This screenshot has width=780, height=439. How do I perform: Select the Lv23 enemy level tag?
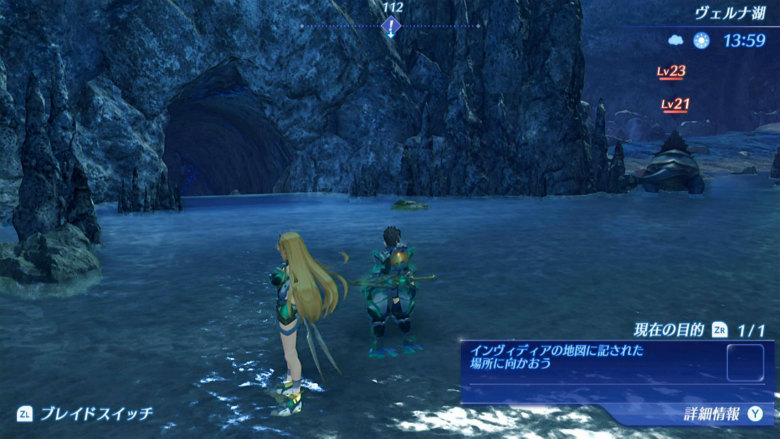pos(671,71)
